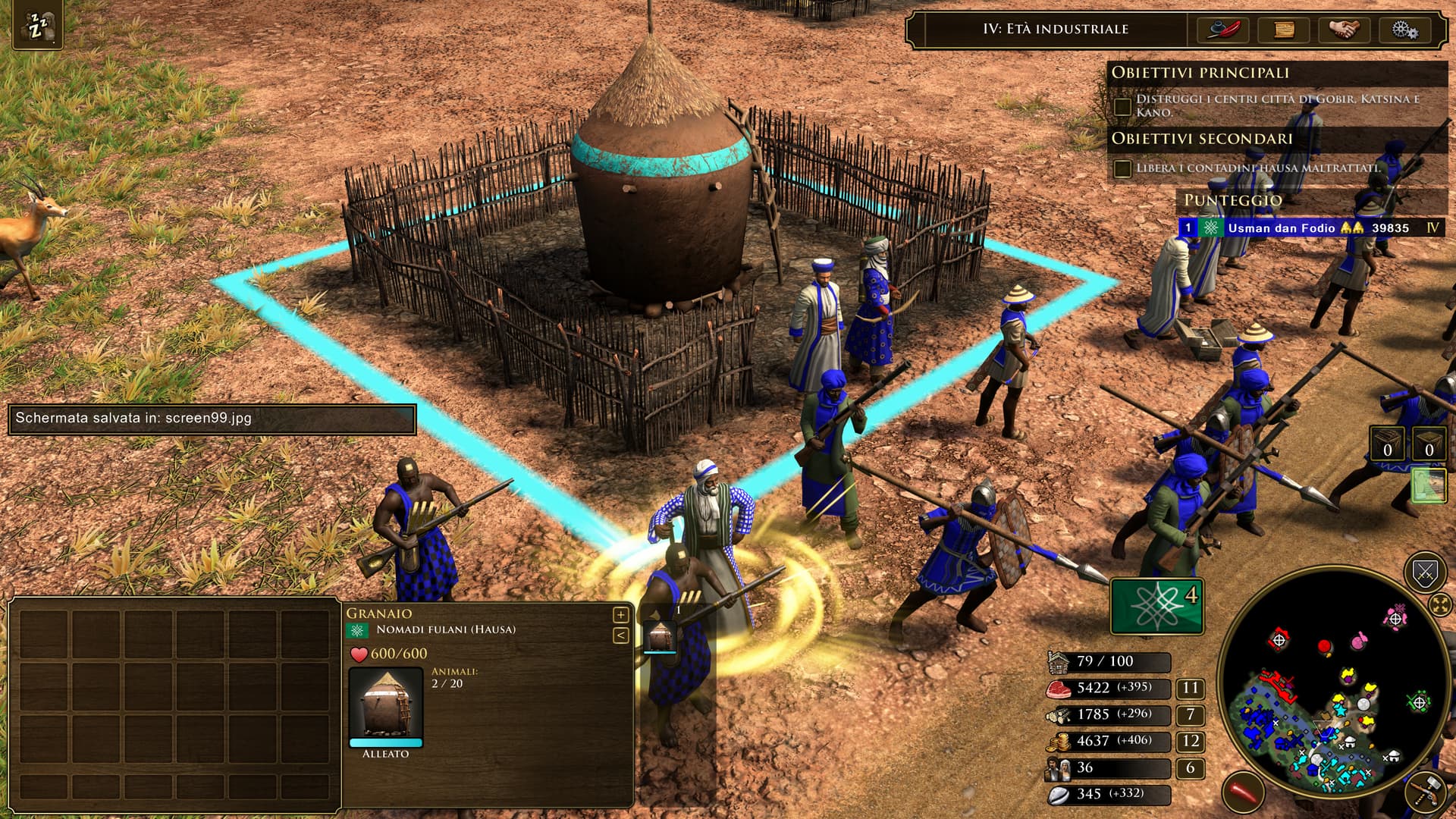Click the plus button in Granaio panel
Image resolution: width=1456 pixels, height=819 pixels.
620,614
